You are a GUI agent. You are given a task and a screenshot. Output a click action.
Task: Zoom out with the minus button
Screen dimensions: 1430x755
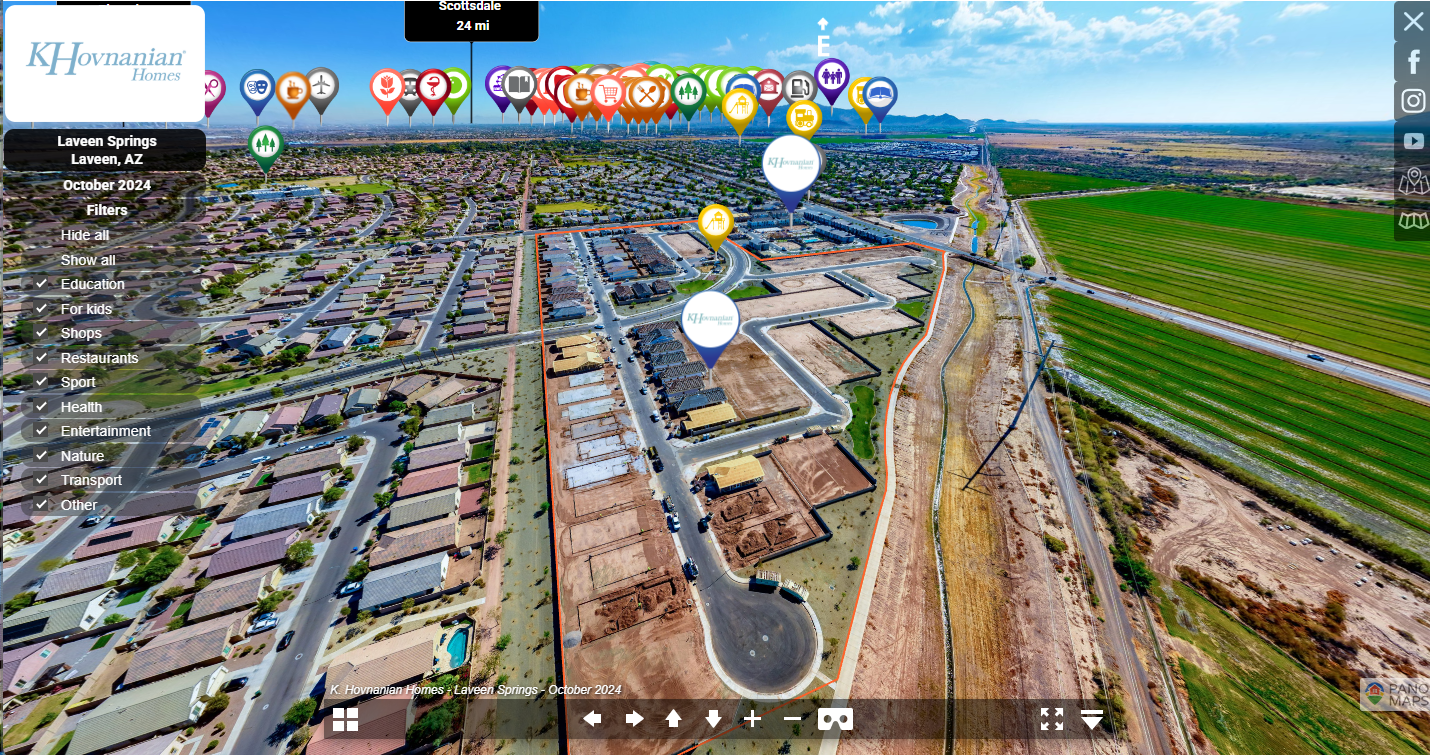coord(792,719)
